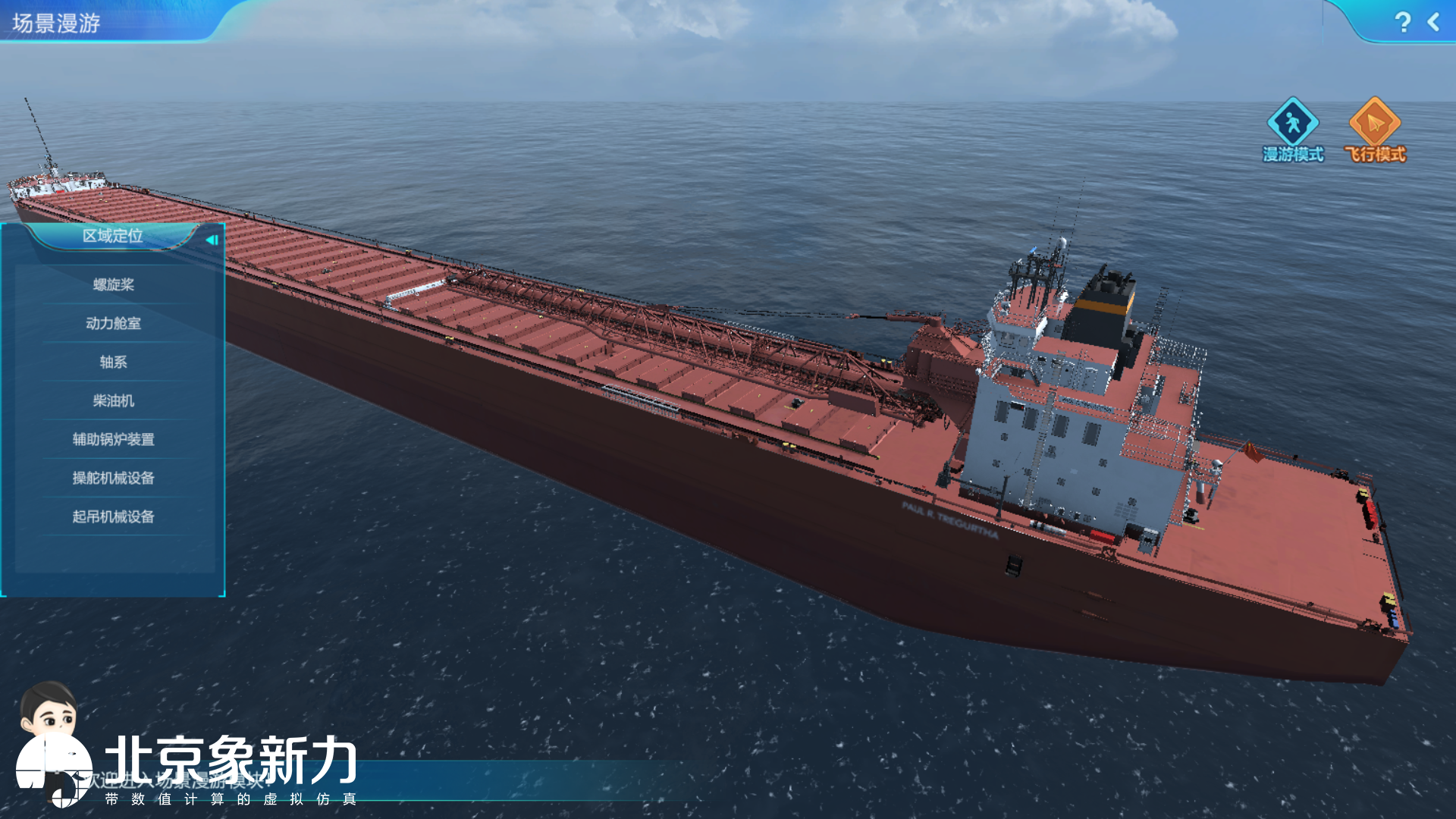Jump to 动力舱室 area

click(x=113, y=323)
